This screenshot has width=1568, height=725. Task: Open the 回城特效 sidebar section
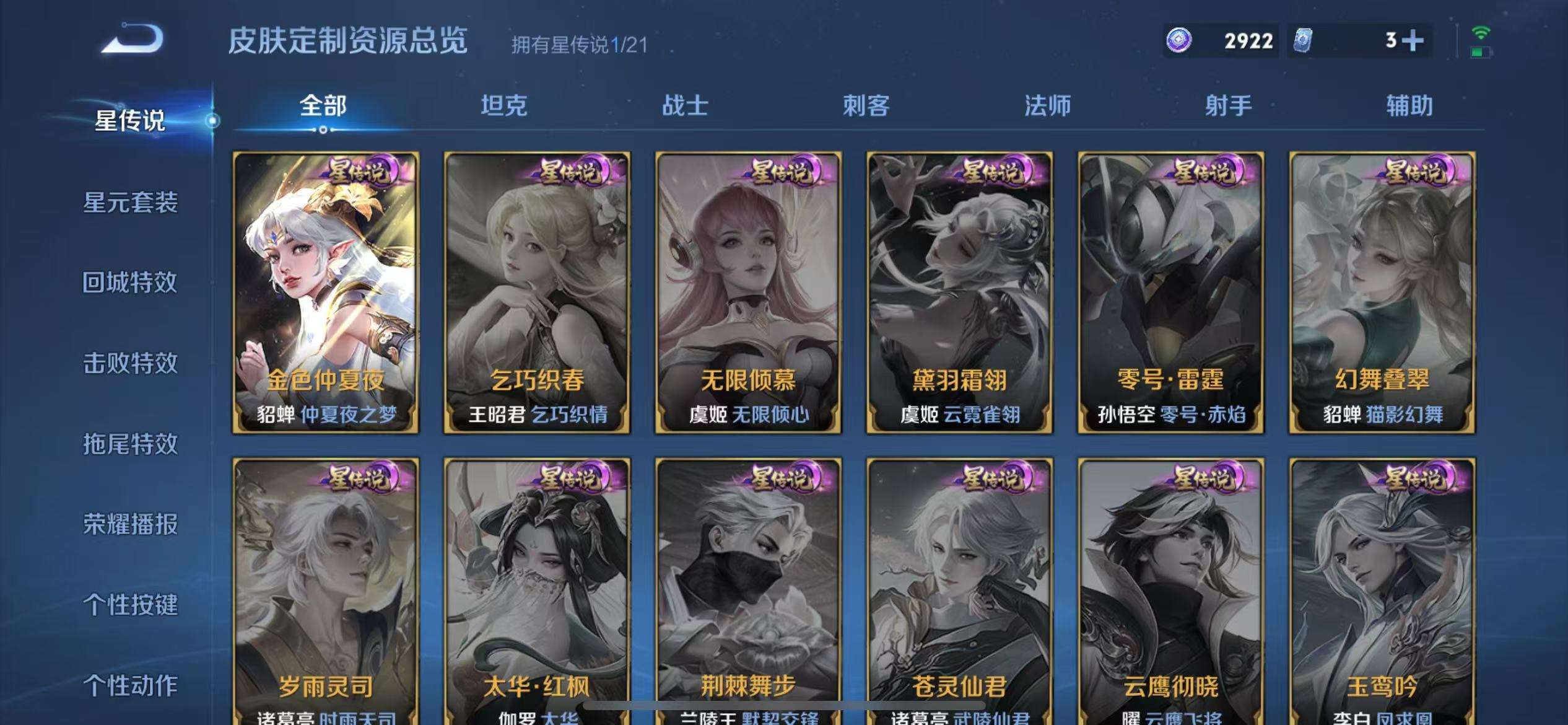point(131,283)
